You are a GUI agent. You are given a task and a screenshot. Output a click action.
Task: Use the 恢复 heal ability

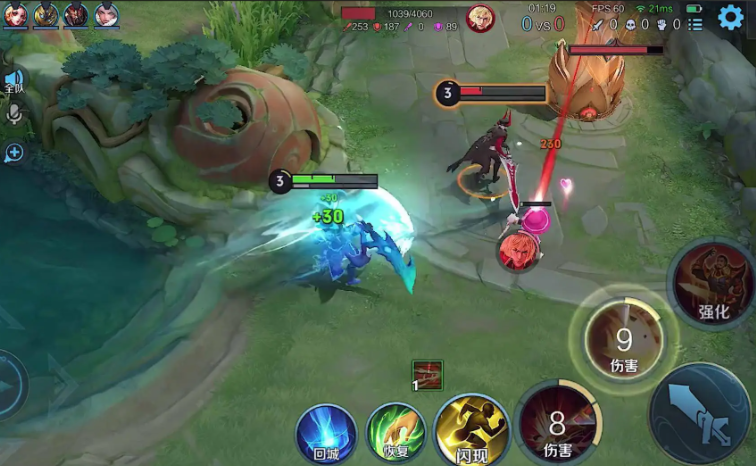click(396, 433)
